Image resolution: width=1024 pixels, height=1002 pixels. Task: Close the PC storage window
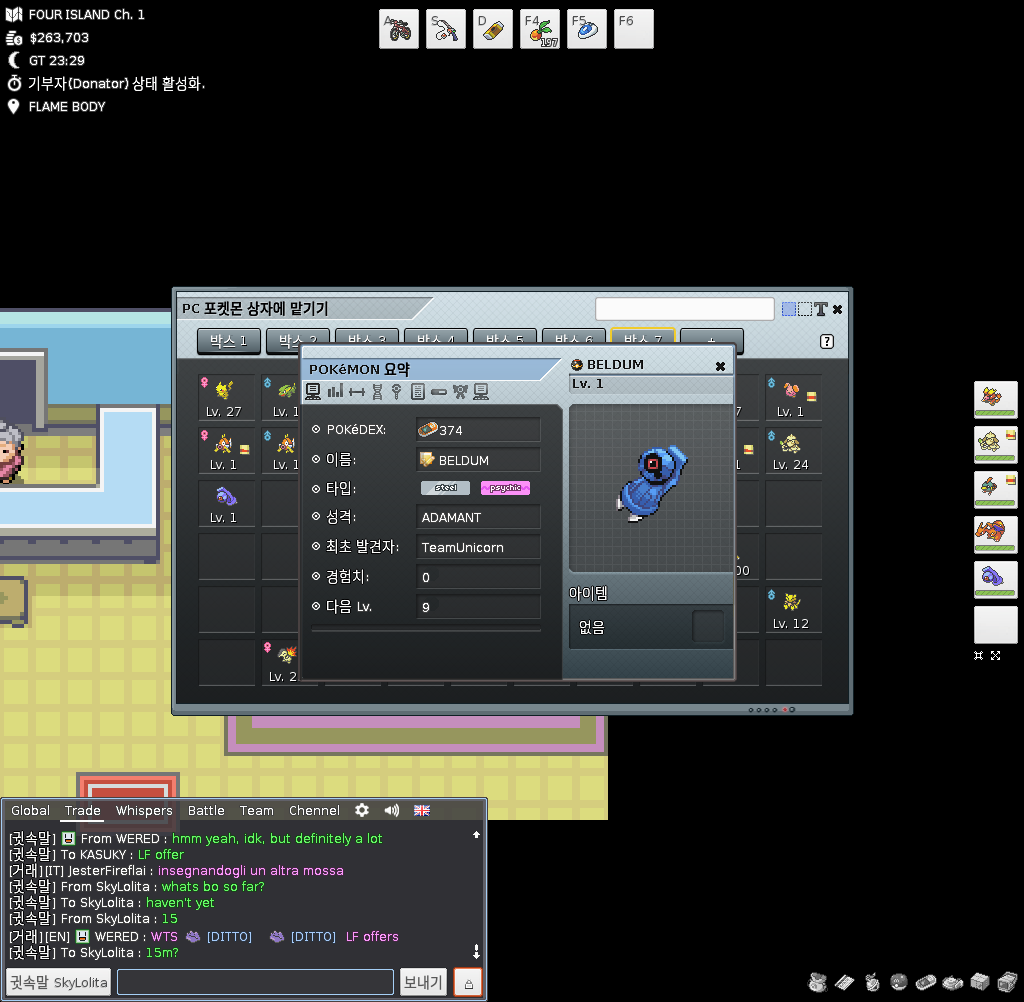tap(837, 309)
